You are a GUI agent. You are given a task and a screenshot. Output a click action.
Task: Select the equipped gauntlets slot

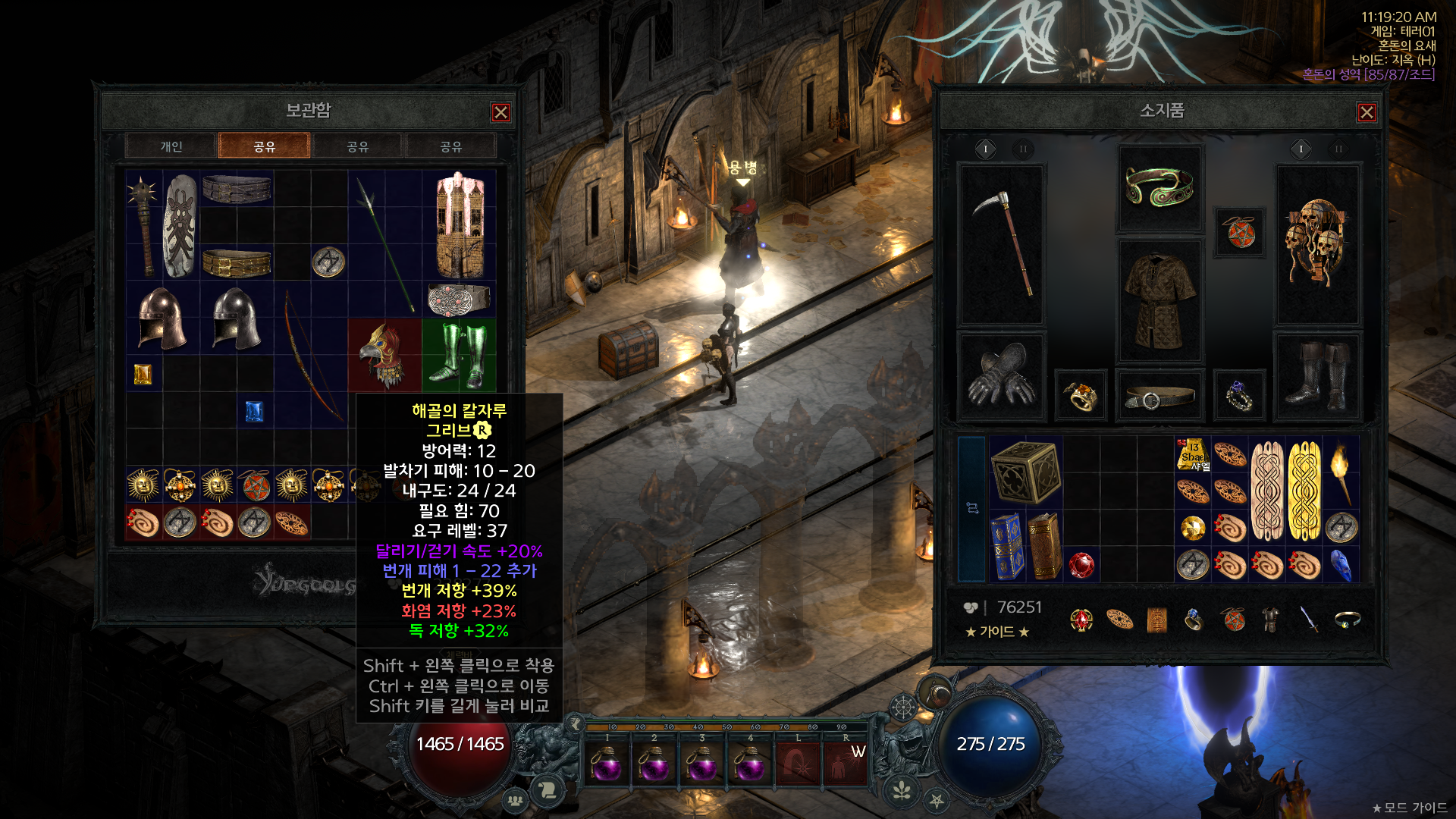click(x=1003, y=375)
